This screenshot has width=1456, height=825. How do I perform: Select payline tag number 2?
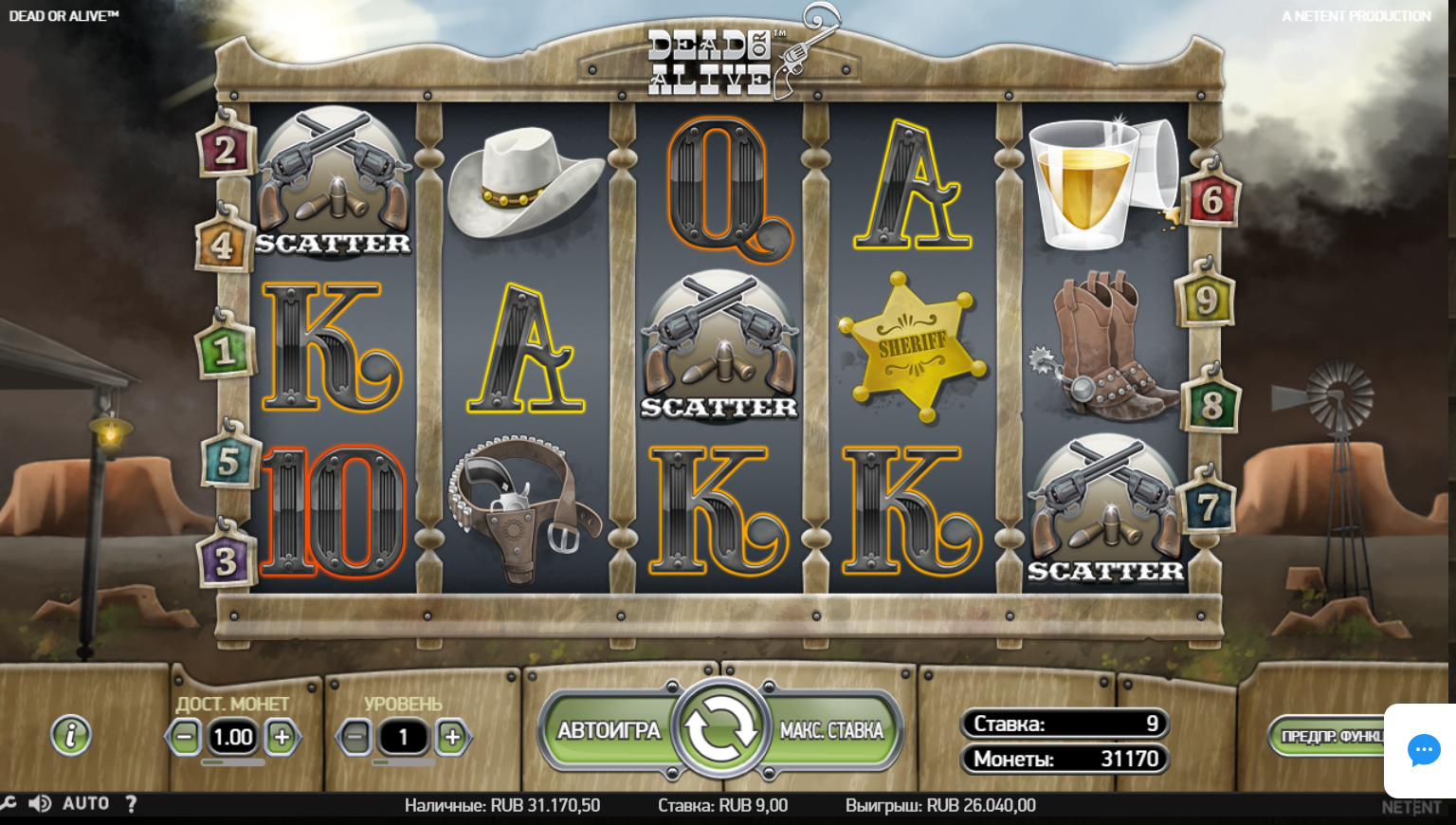point(225,150)
